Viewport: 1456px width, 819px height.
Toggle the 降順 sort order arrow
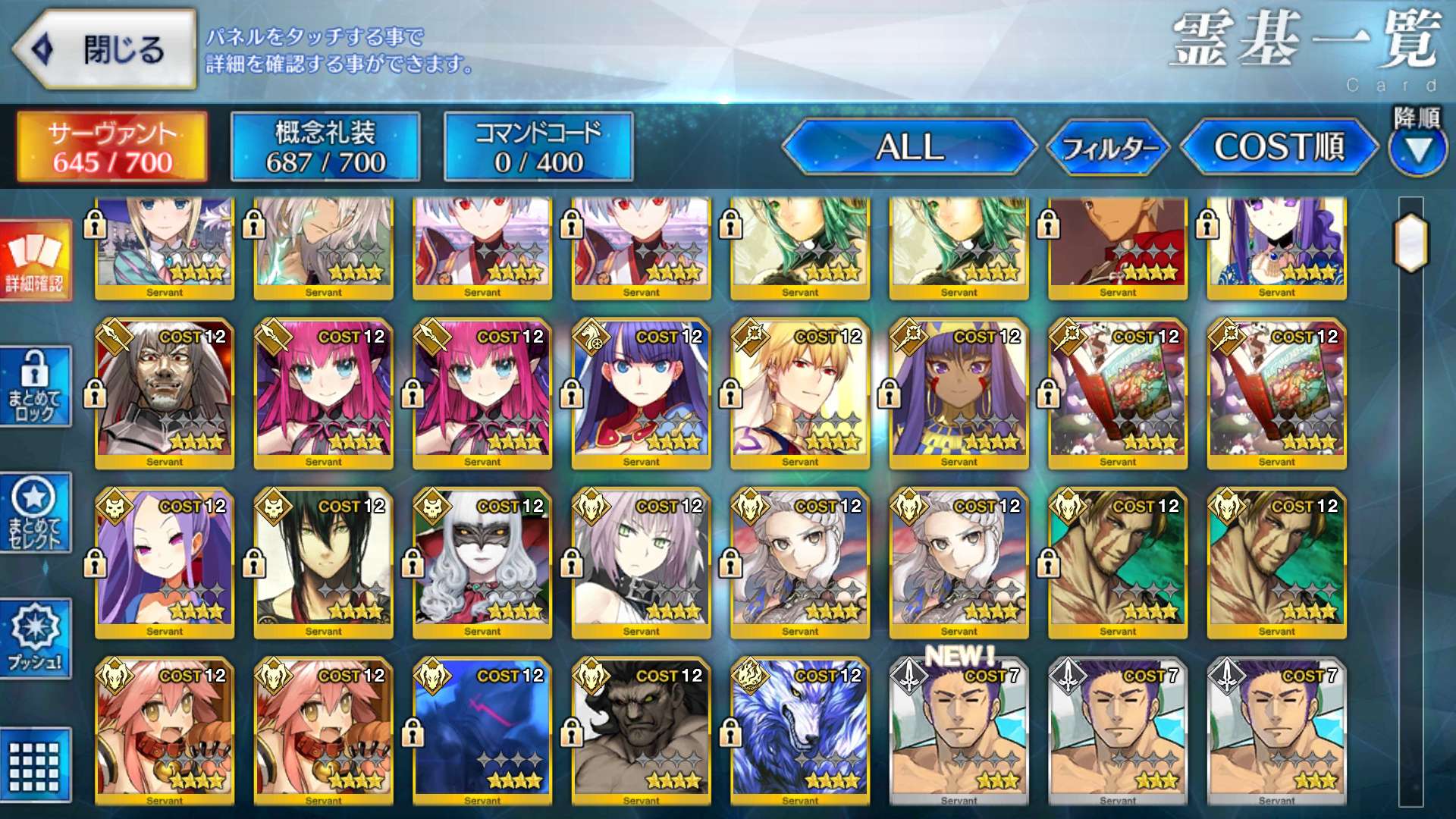pos(1417,150)
